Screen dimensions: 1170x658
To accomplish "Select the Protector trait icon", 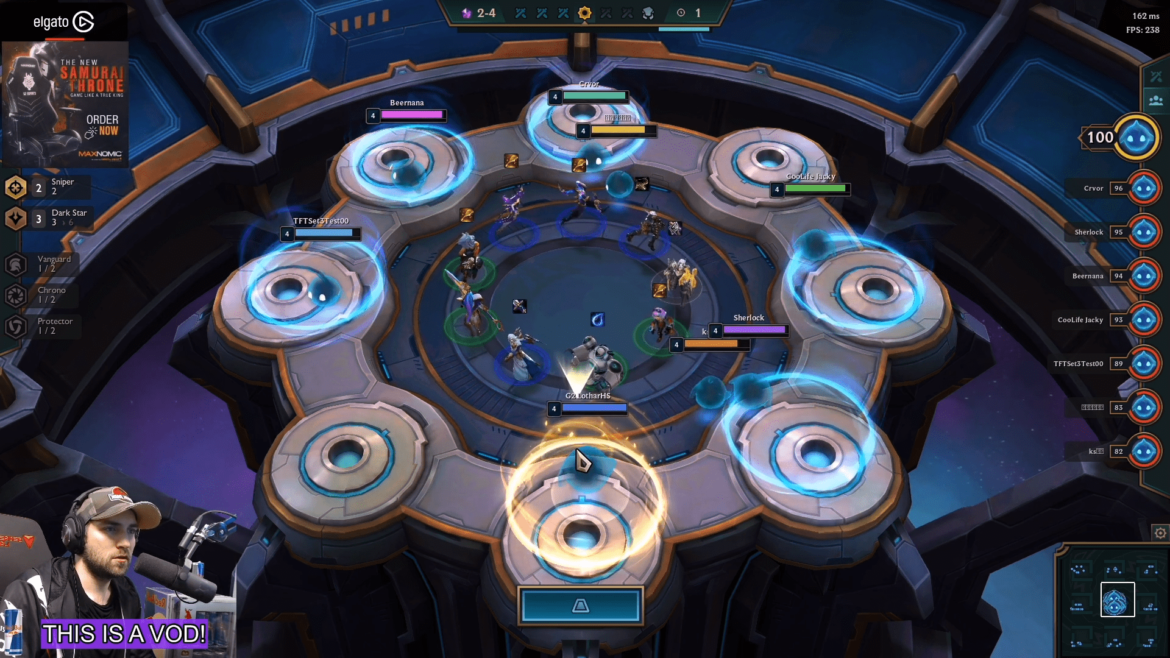I will click(16, 326).
